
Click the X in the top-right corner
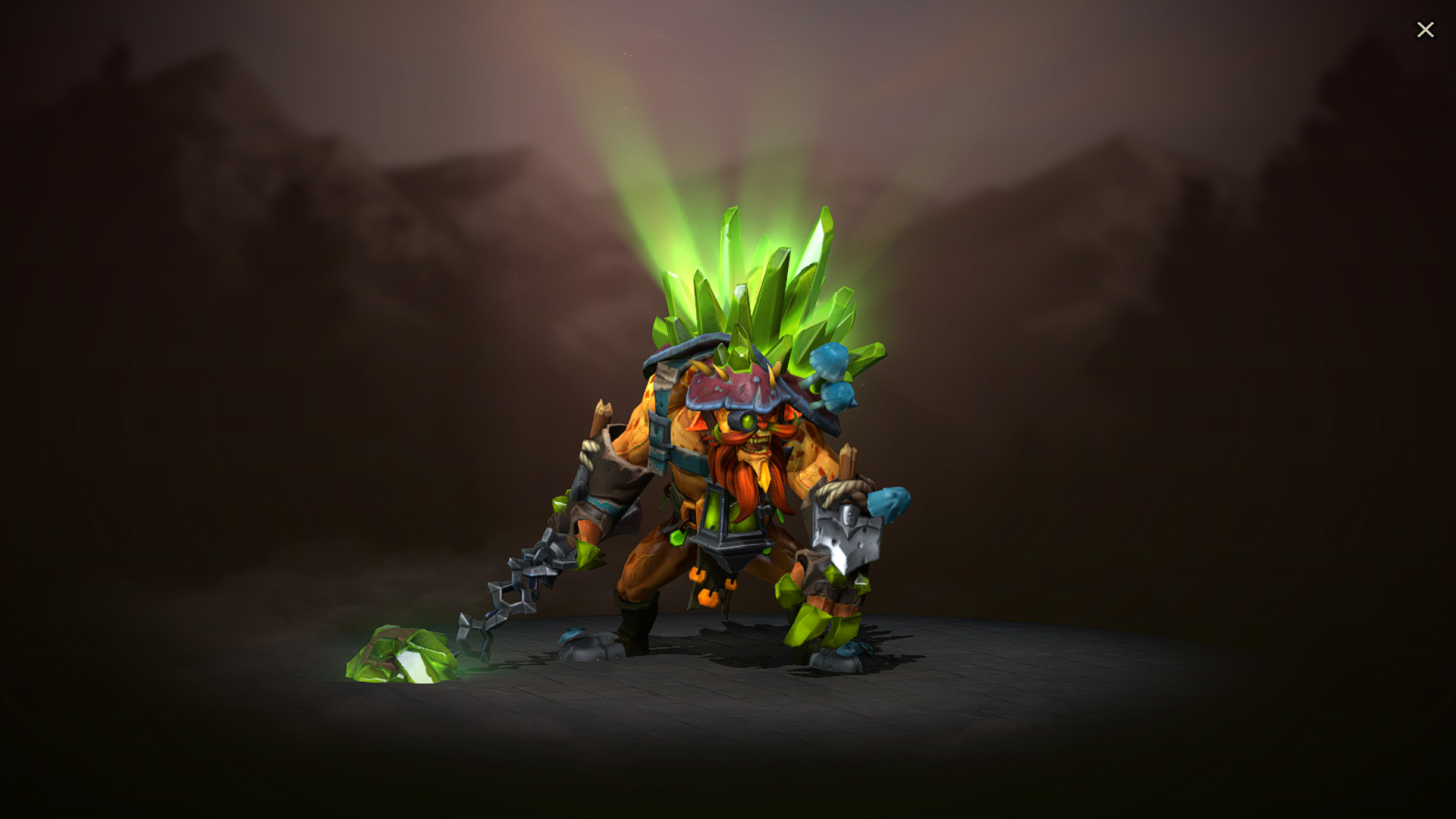1426,30
